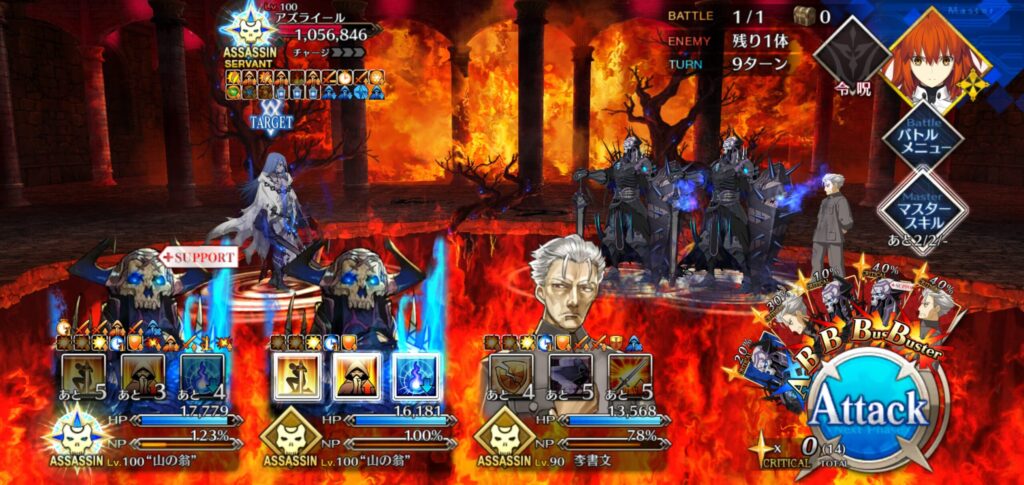Viewport: 1024px width, 485px height.
Task: Open 李書文's Assassin class emblem
Action: pyautogui.click(x=502, y=431)
